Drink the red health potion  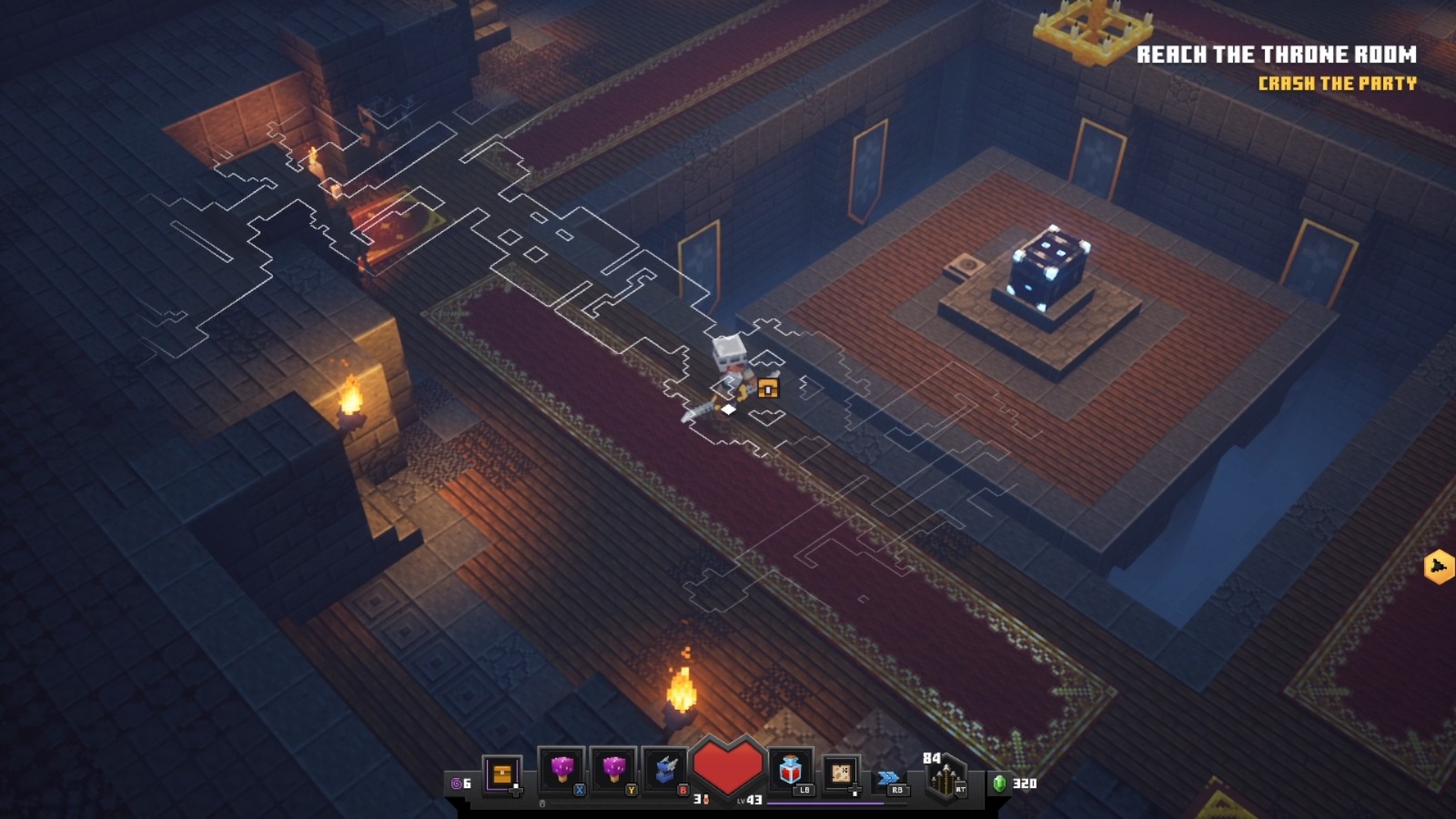790,772
